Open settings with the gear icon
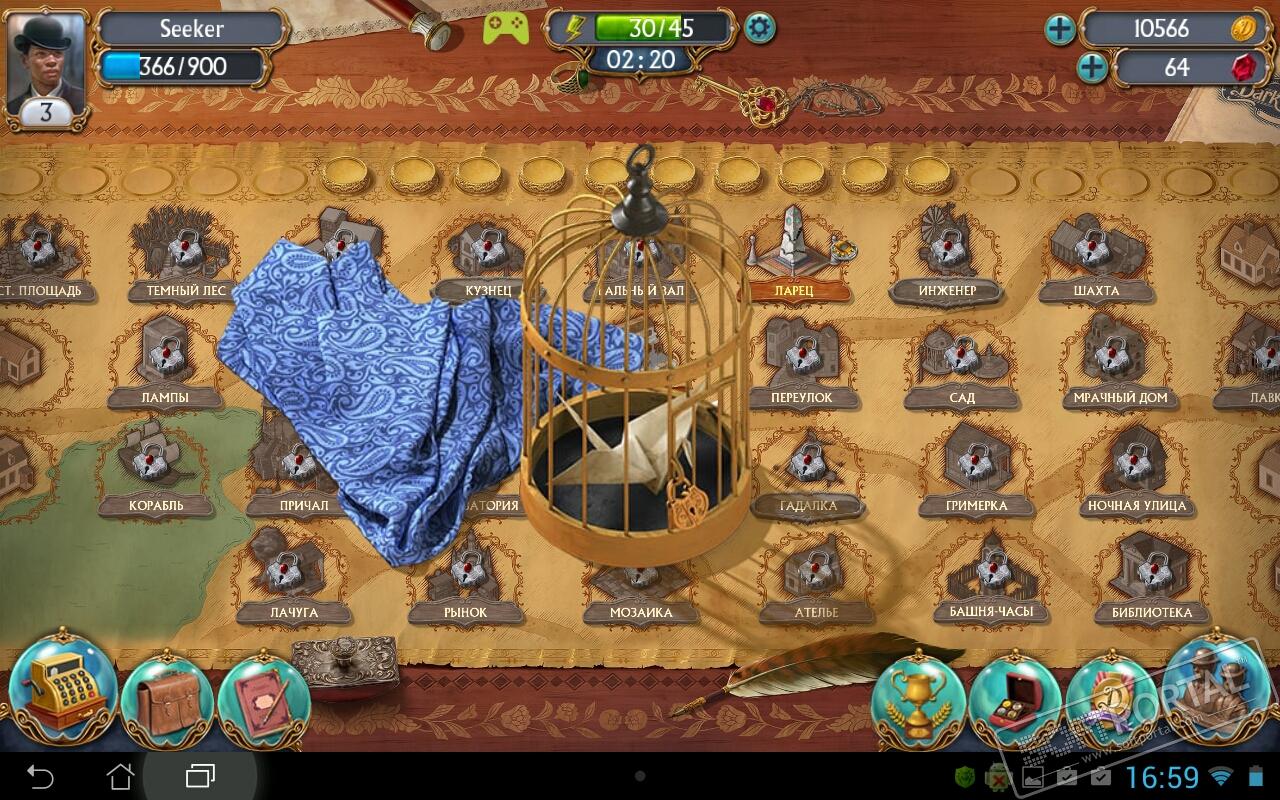The height and width of the screenshot is (800, 1280). coord(760,28)
